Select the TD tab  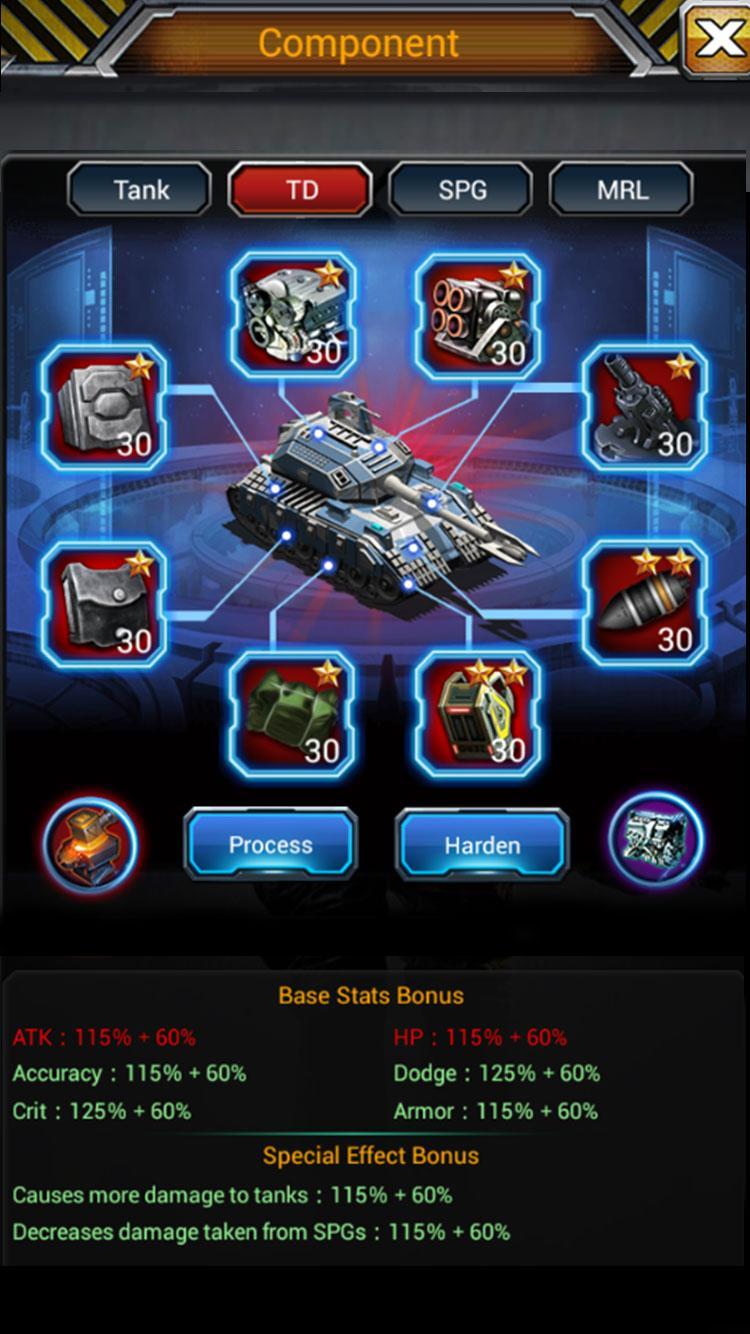pos(301,189)
